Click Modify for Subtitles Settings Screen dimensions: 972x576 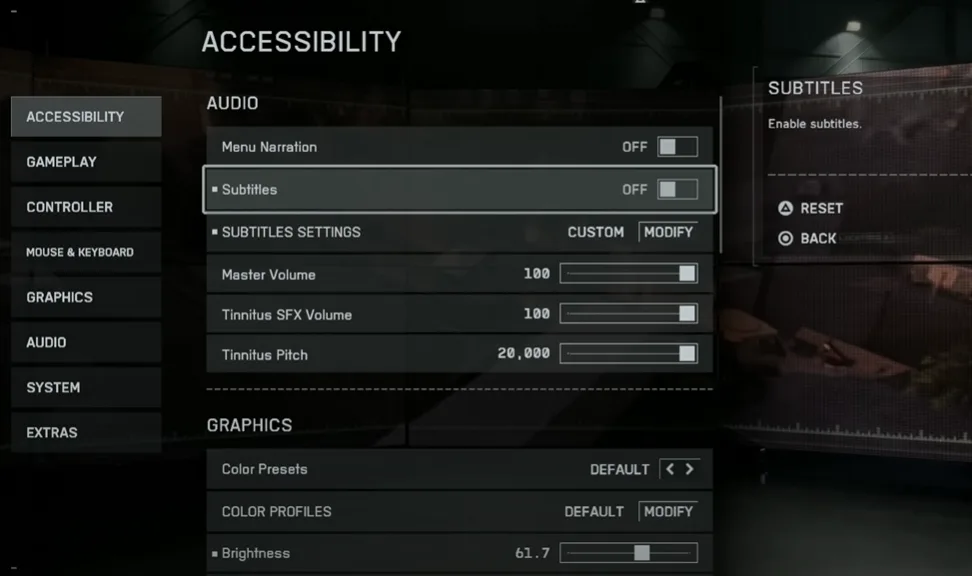coord(668,232)
